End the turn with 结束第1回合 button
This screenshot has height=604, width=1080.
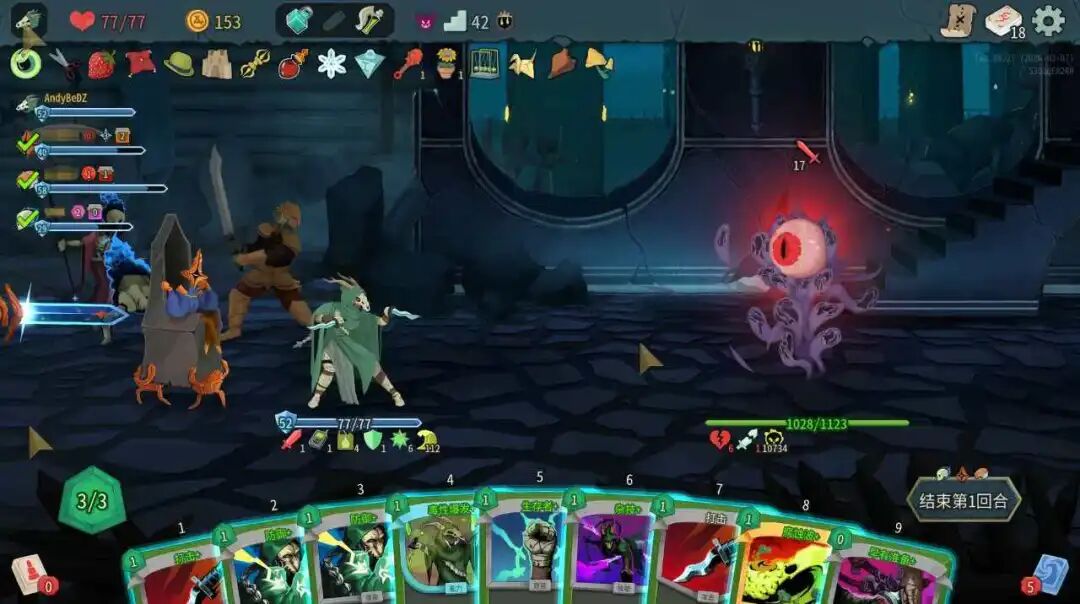tap(964, 499)
